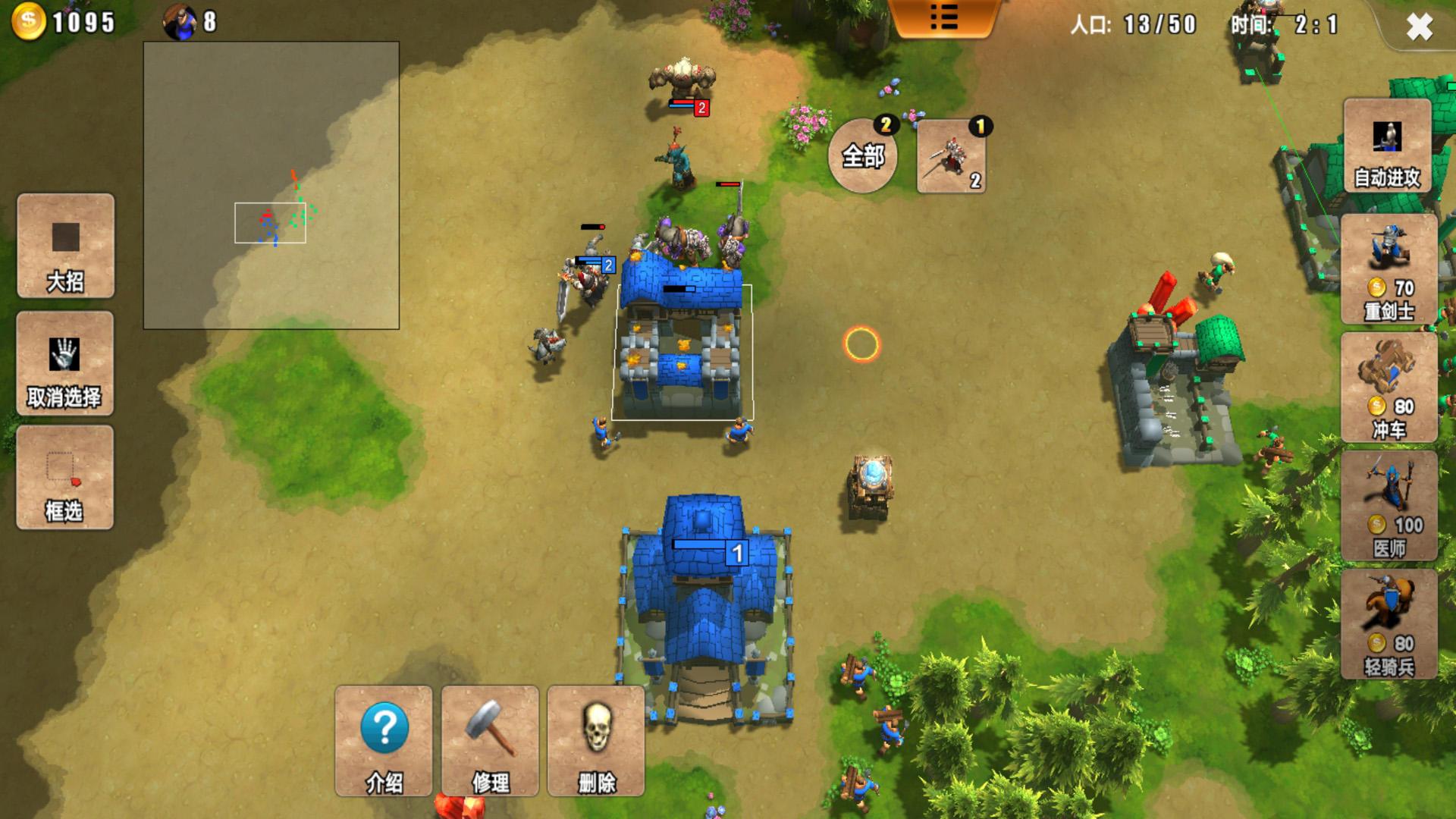Click 取消选择 to deselect units

coord(65,363)
